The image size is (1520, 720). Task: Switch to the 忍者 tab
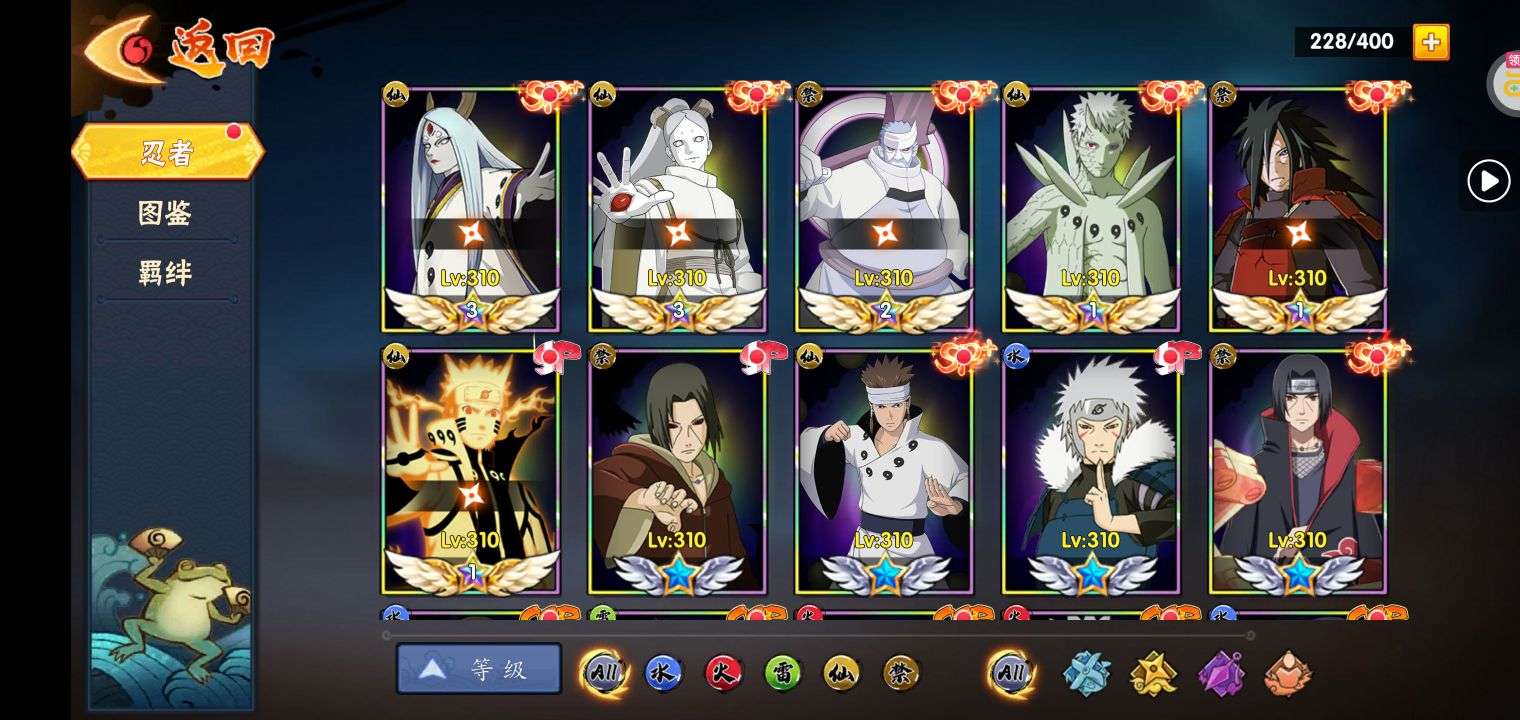pos(167,153)
